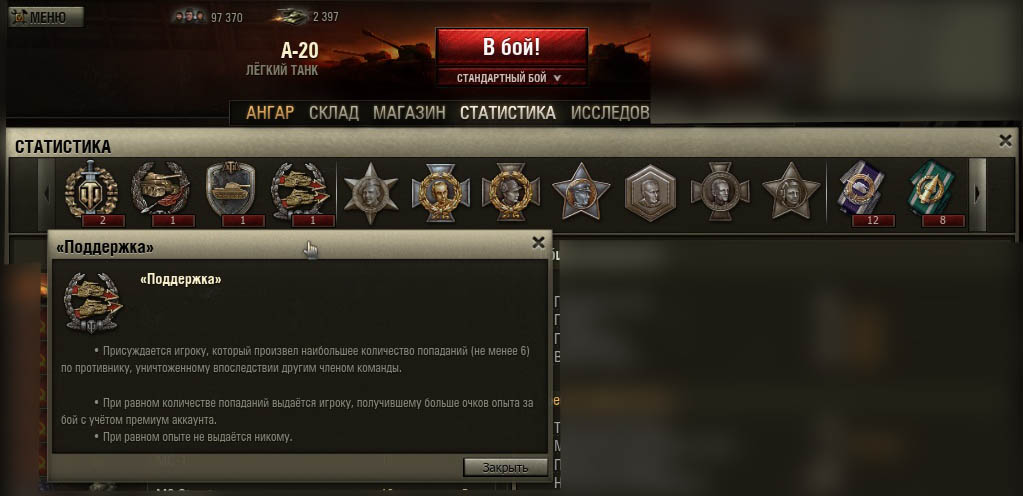Switch to the Склад tab
The width and height of the screenshot is (1023, 496).
[x=334, y=113]
